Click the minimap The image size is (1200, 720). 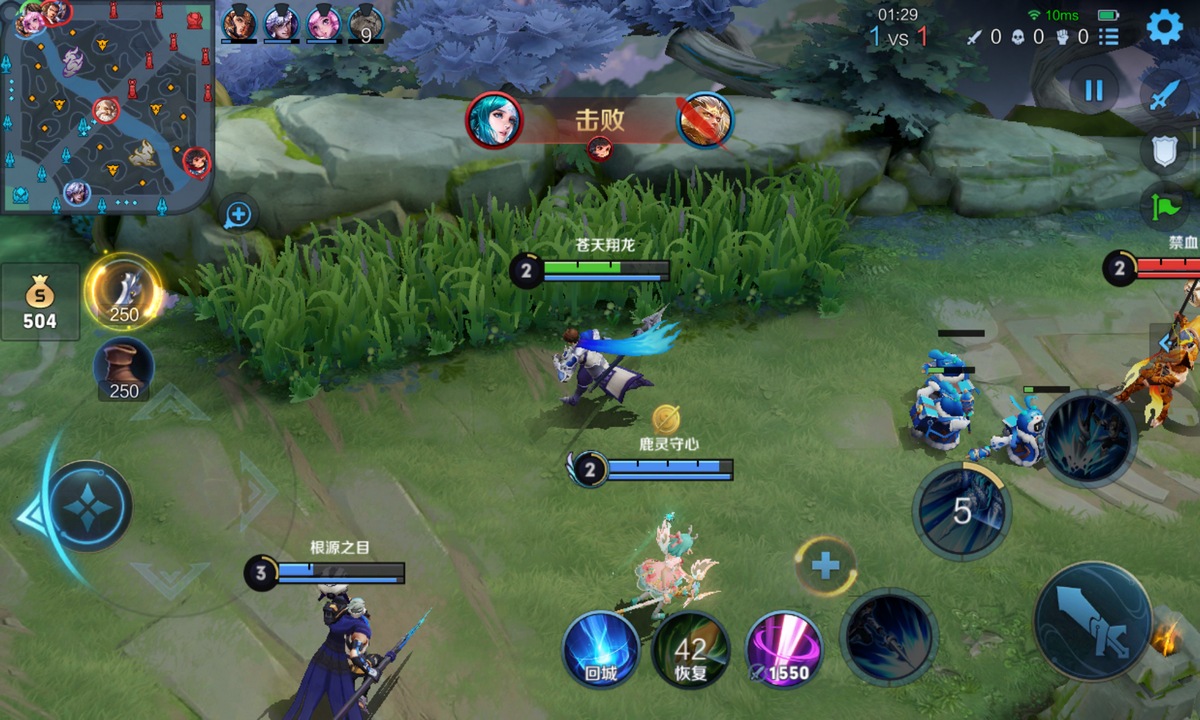(107, 105)
